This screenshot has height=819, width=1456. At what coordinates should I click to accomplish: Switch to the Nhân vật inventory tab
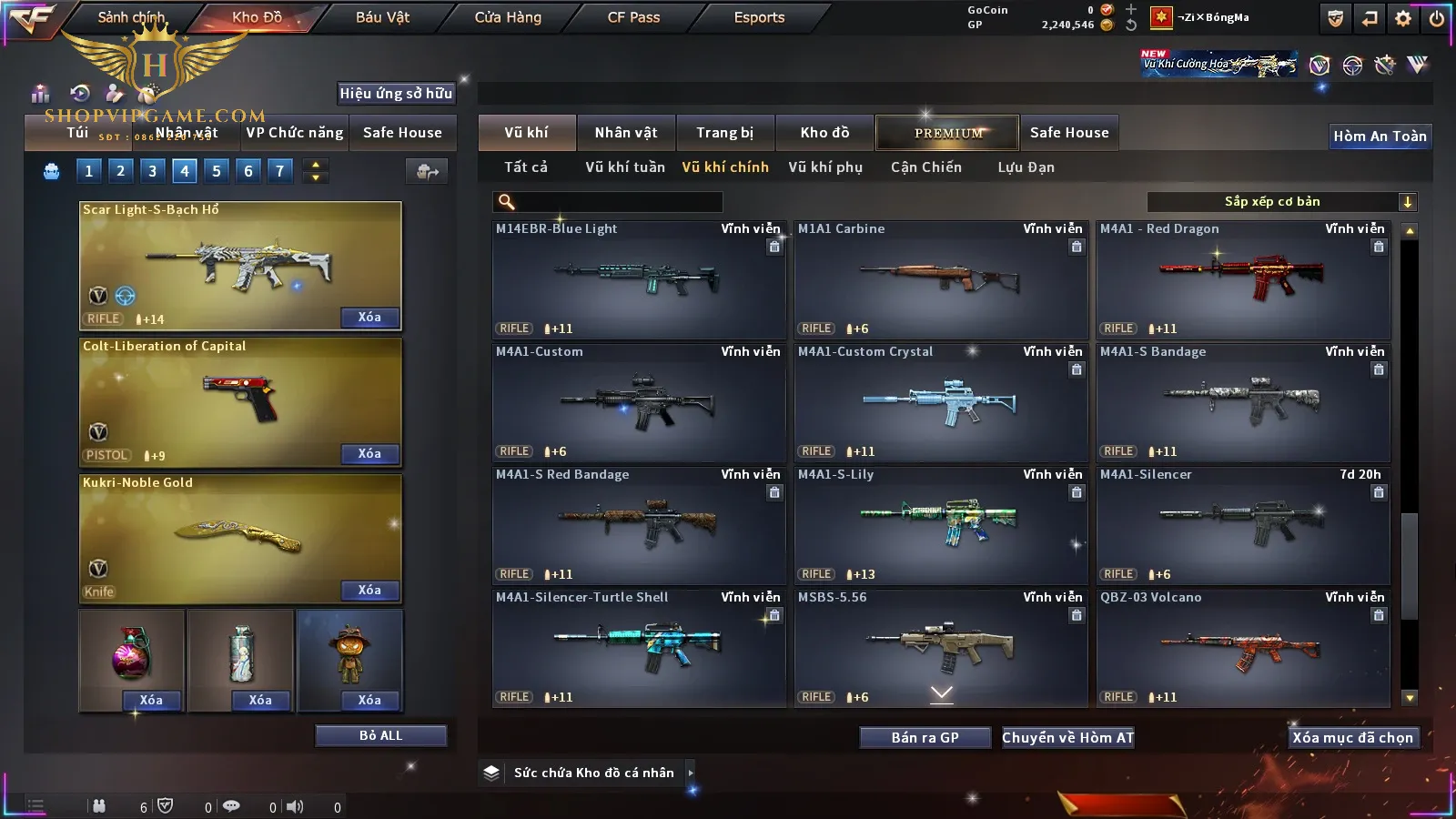(x=625, y=133)
